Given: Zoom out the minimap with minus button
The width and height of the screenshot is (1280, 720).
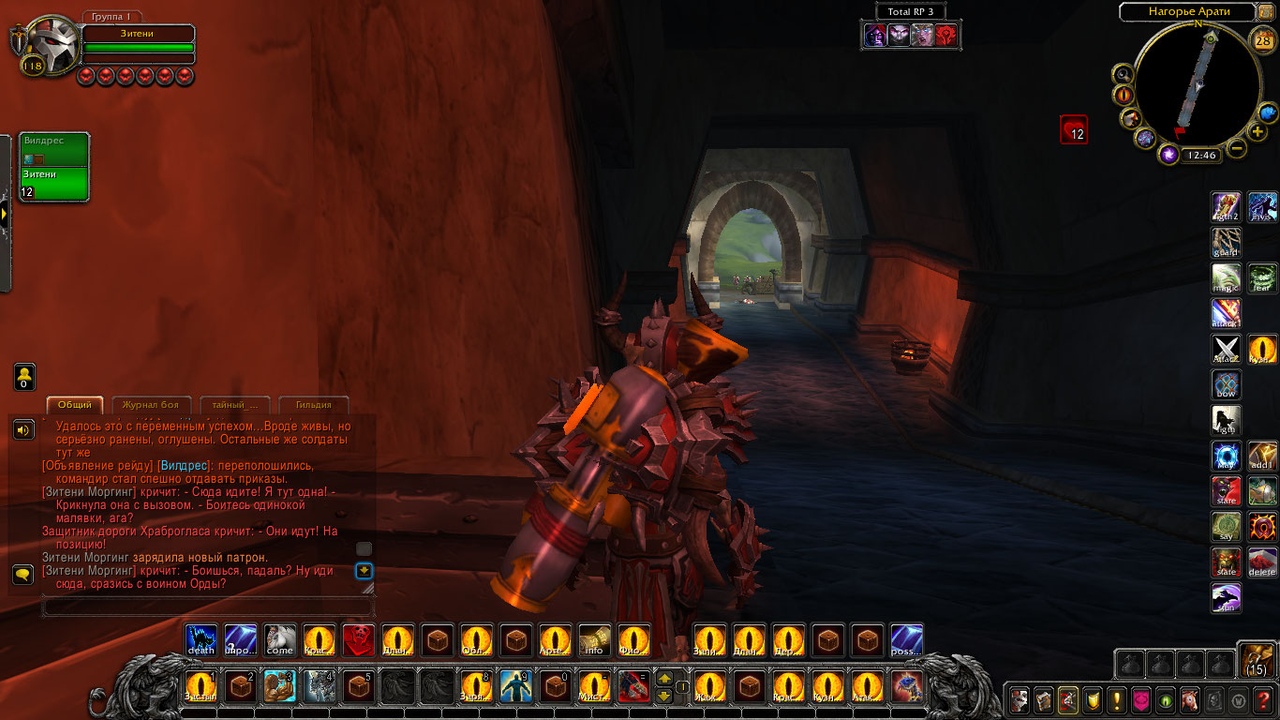Looking at the screenshot, I should coord(1236,149).
